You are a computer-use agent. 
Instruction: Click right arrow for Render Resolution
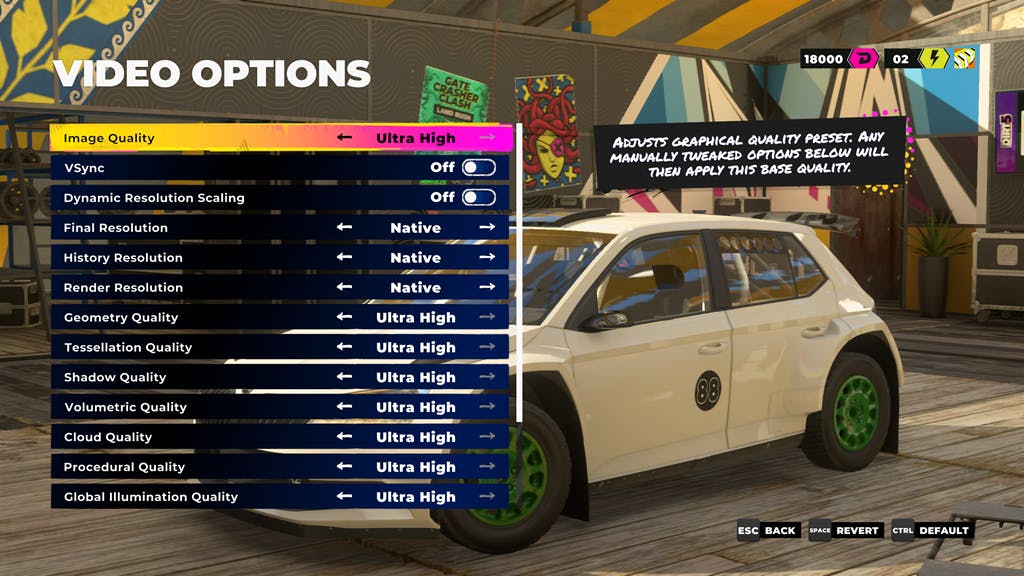click(487, 288)
